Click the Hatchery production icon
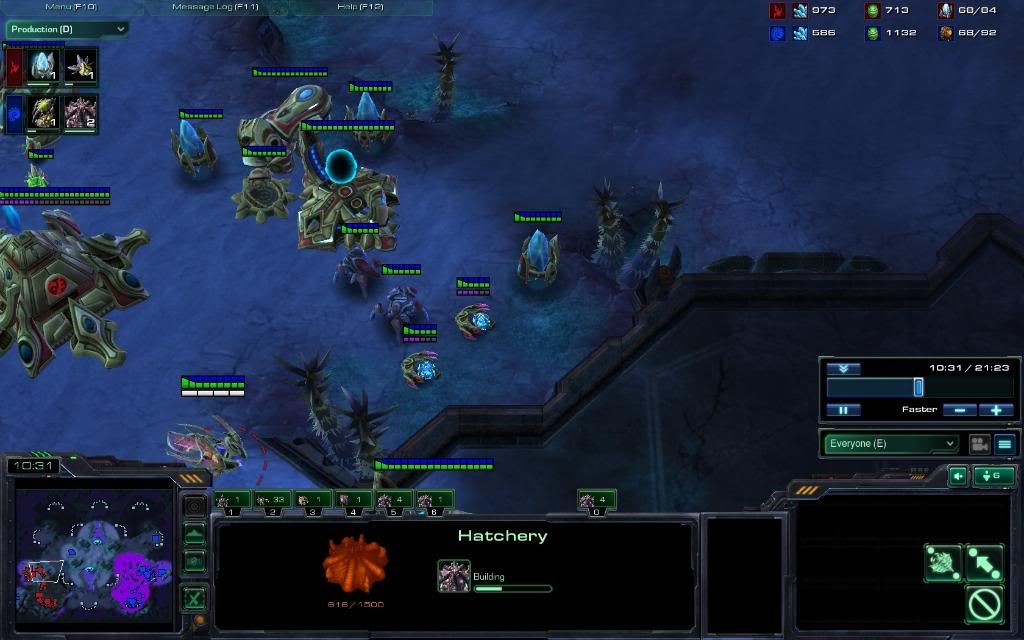This screenshot has height=640, width=1024. [82, 113]
